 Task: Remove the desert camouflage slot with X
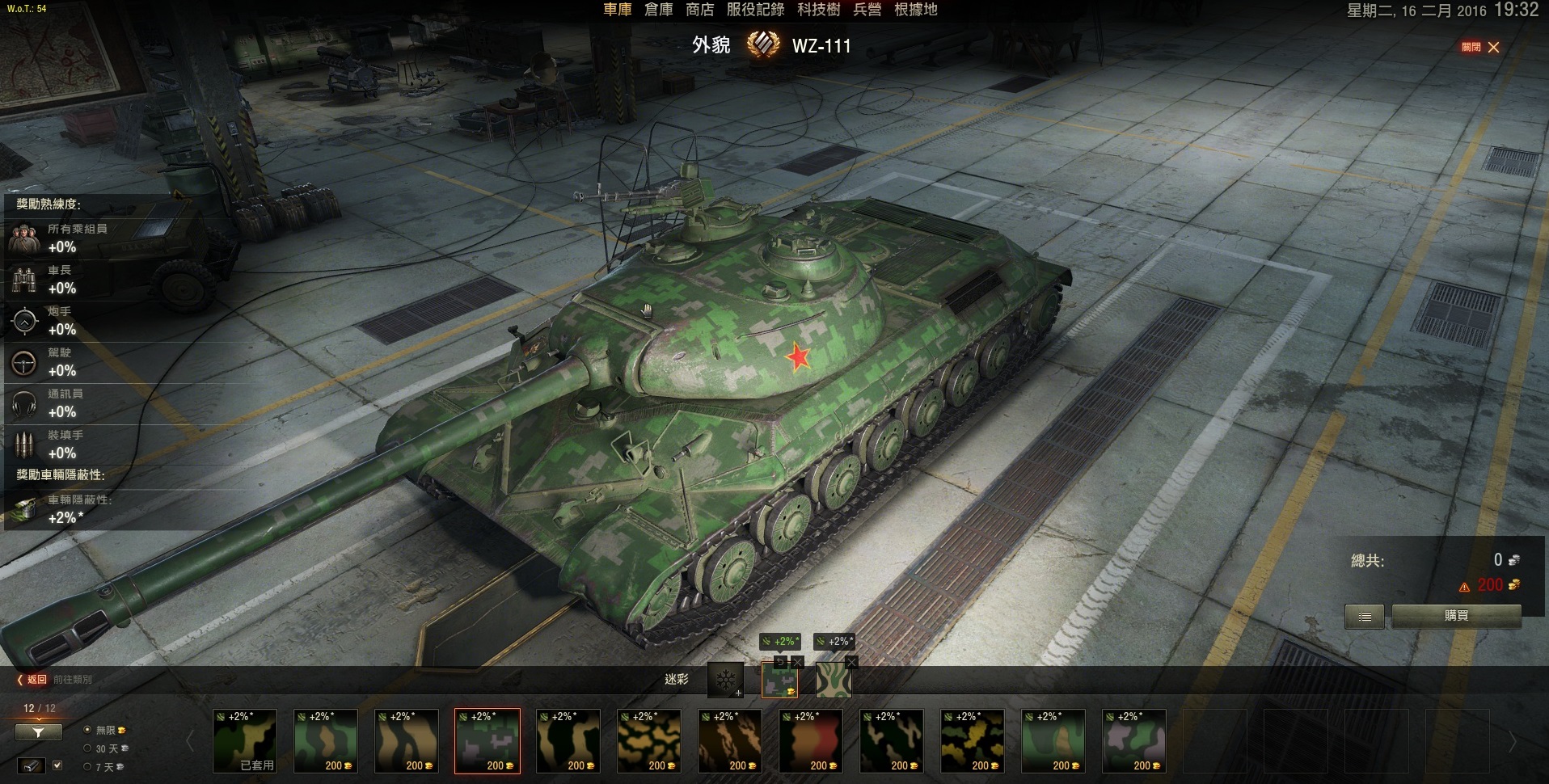851,662
